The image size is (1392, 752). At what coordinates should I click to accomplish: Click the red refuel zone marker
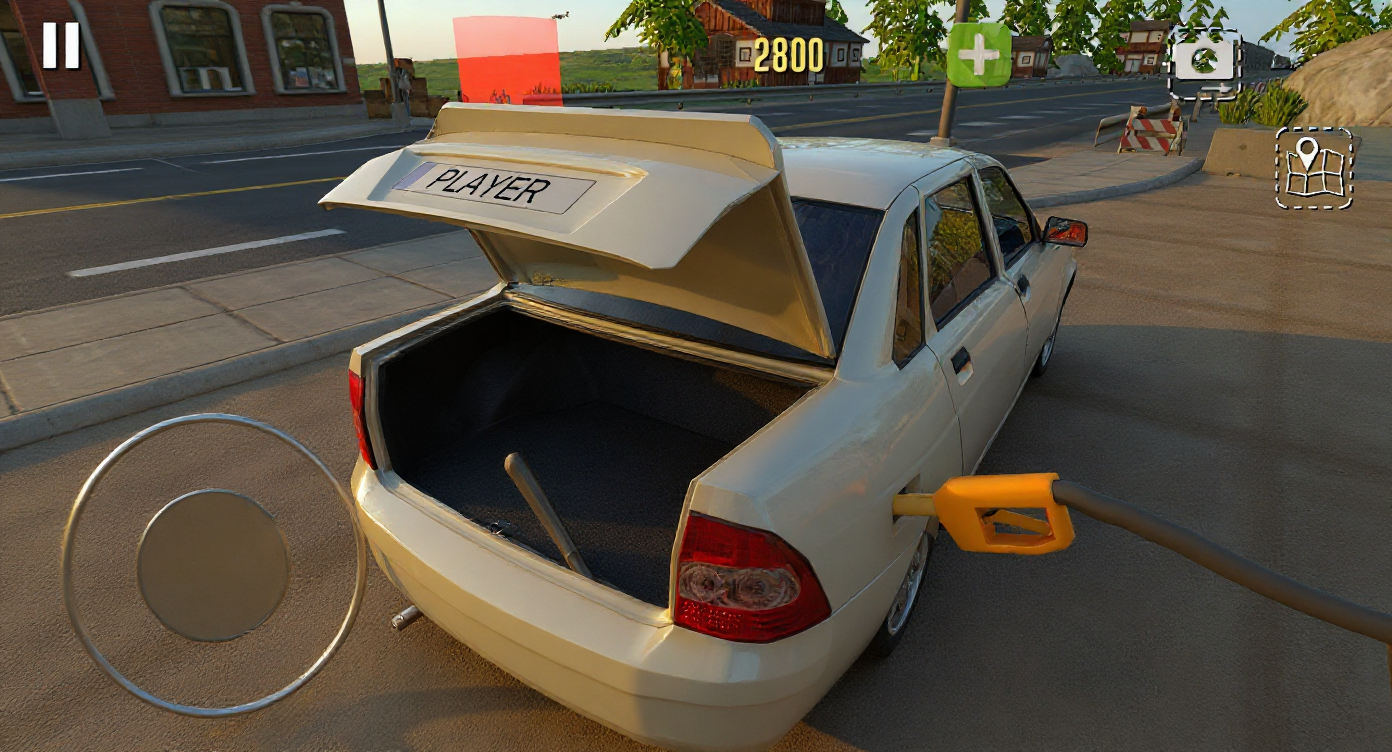(510, 60)
